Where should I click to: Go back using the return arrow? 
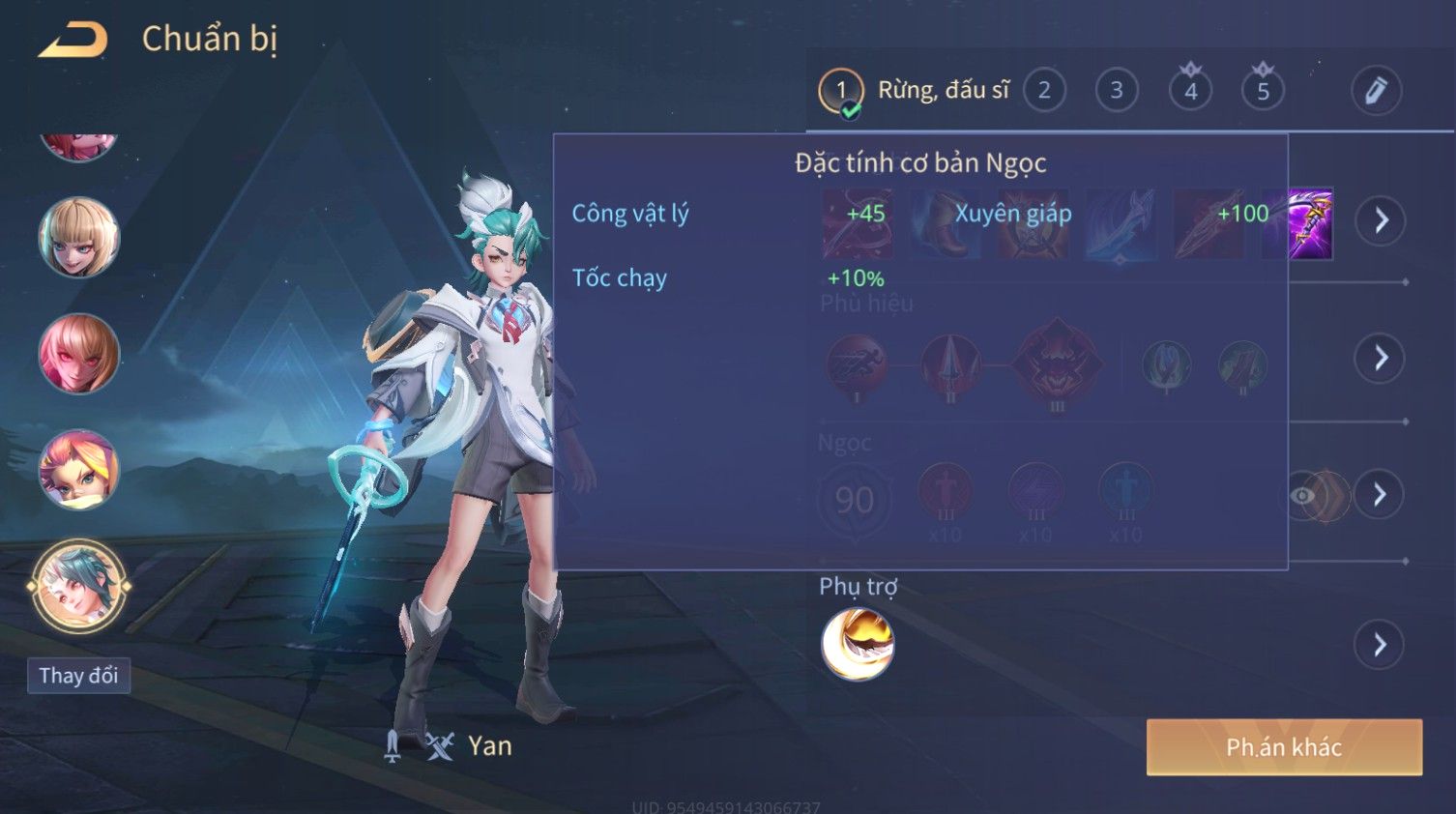[73, 40]
